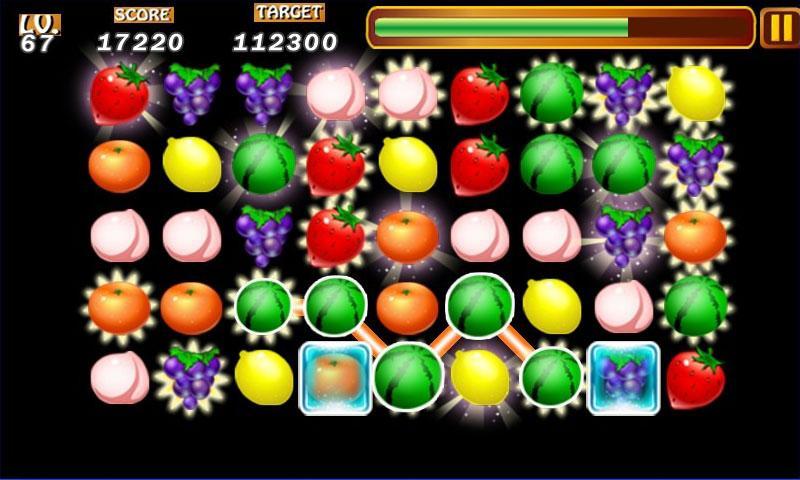This screenshot has width=800, height=480.
Task: Choose the strawberry beside the frozen grapes
Action: click(x=695, y=378)
